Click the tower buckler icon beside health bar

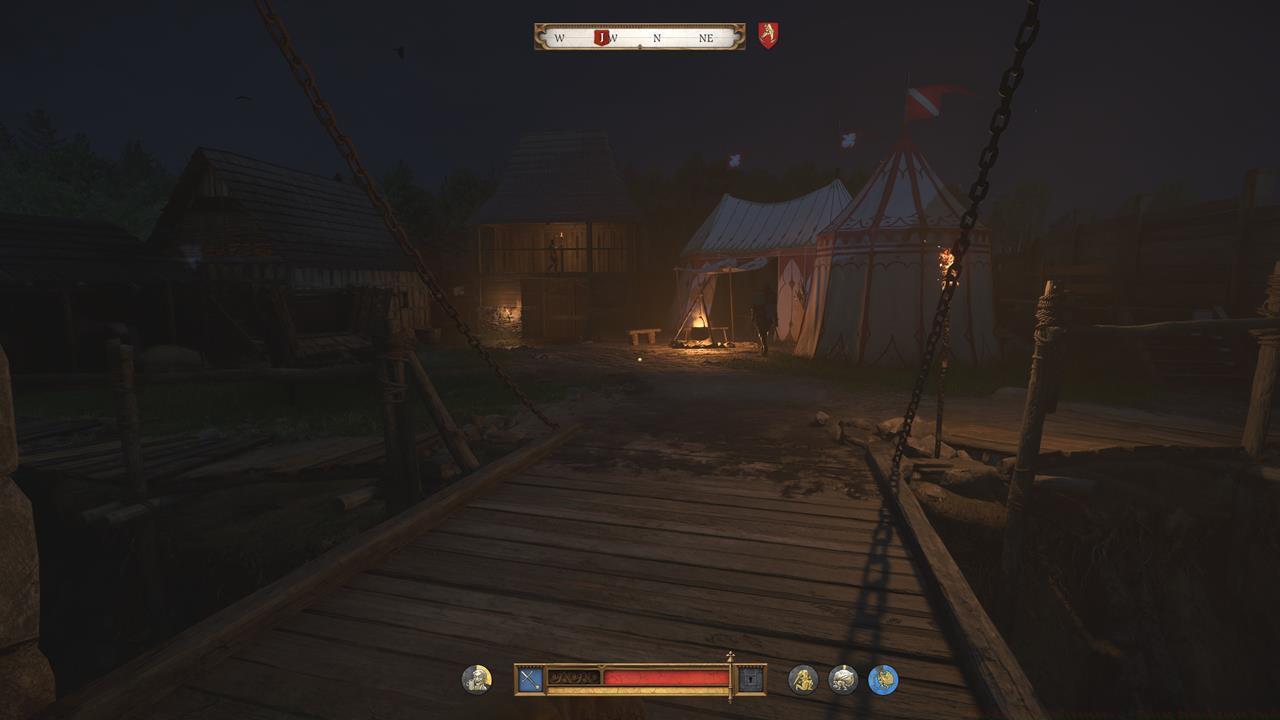pos(750,678)
